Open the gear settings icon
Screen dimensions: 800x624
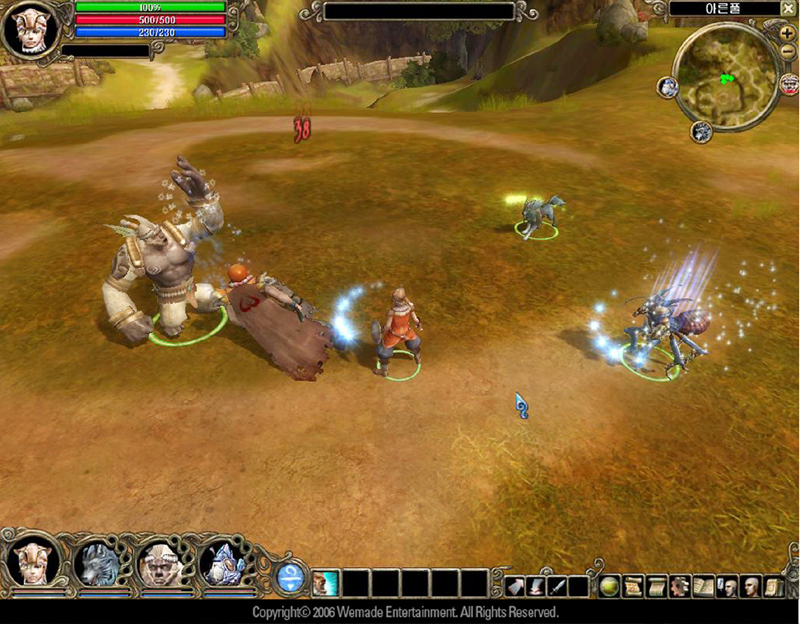point(679,587)
